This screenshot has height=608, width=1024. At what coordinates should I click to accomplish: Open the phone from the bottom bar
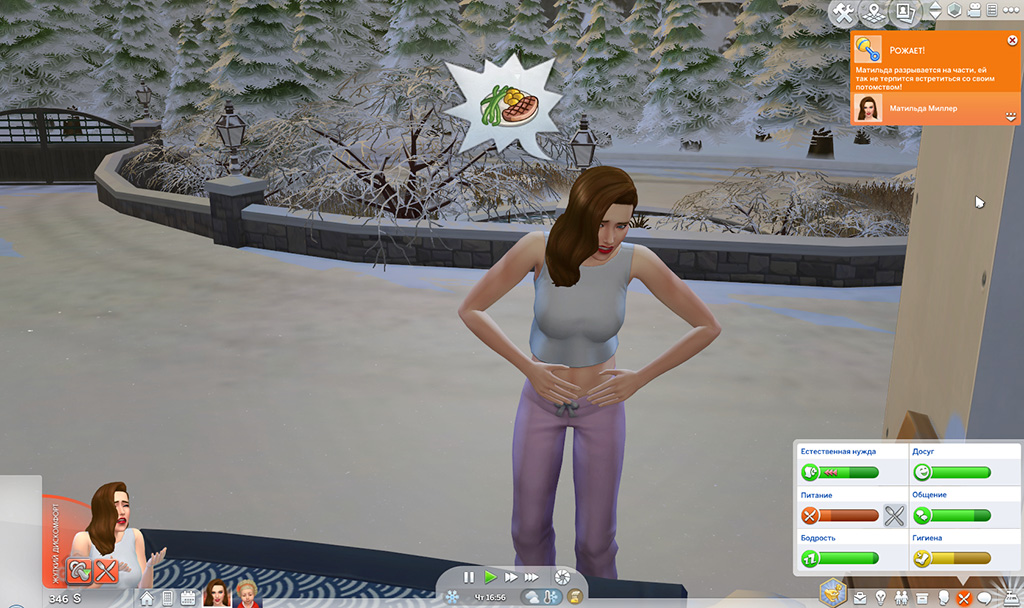pyautogui.click(x=167, y=598)
